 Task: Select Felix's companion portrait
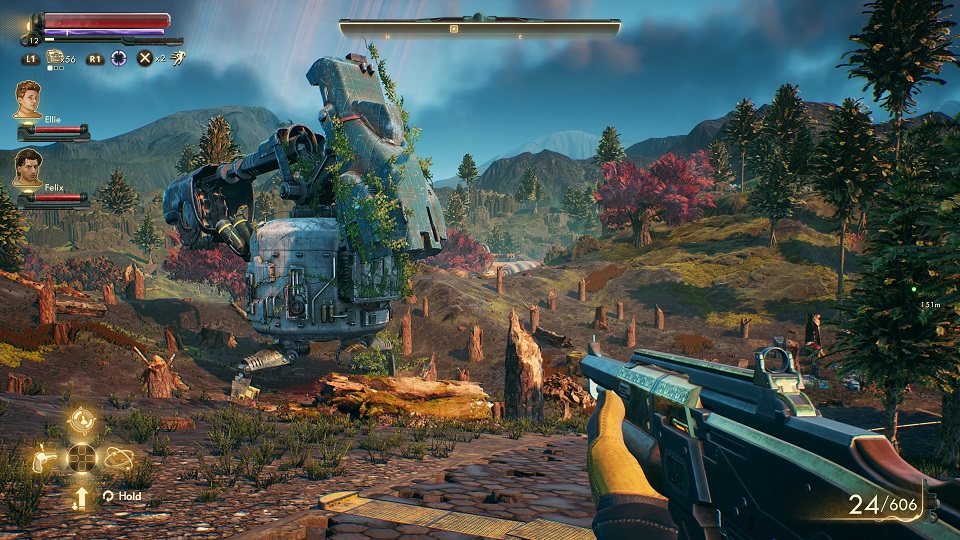(28, 168)
